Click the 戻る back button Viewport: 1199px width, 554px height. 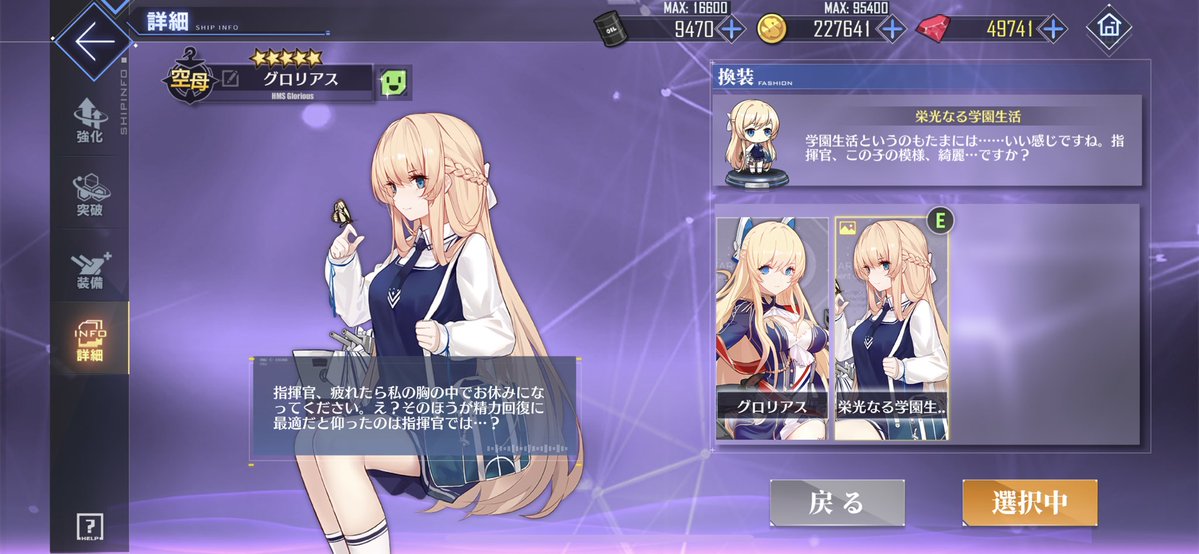point(836,503)
